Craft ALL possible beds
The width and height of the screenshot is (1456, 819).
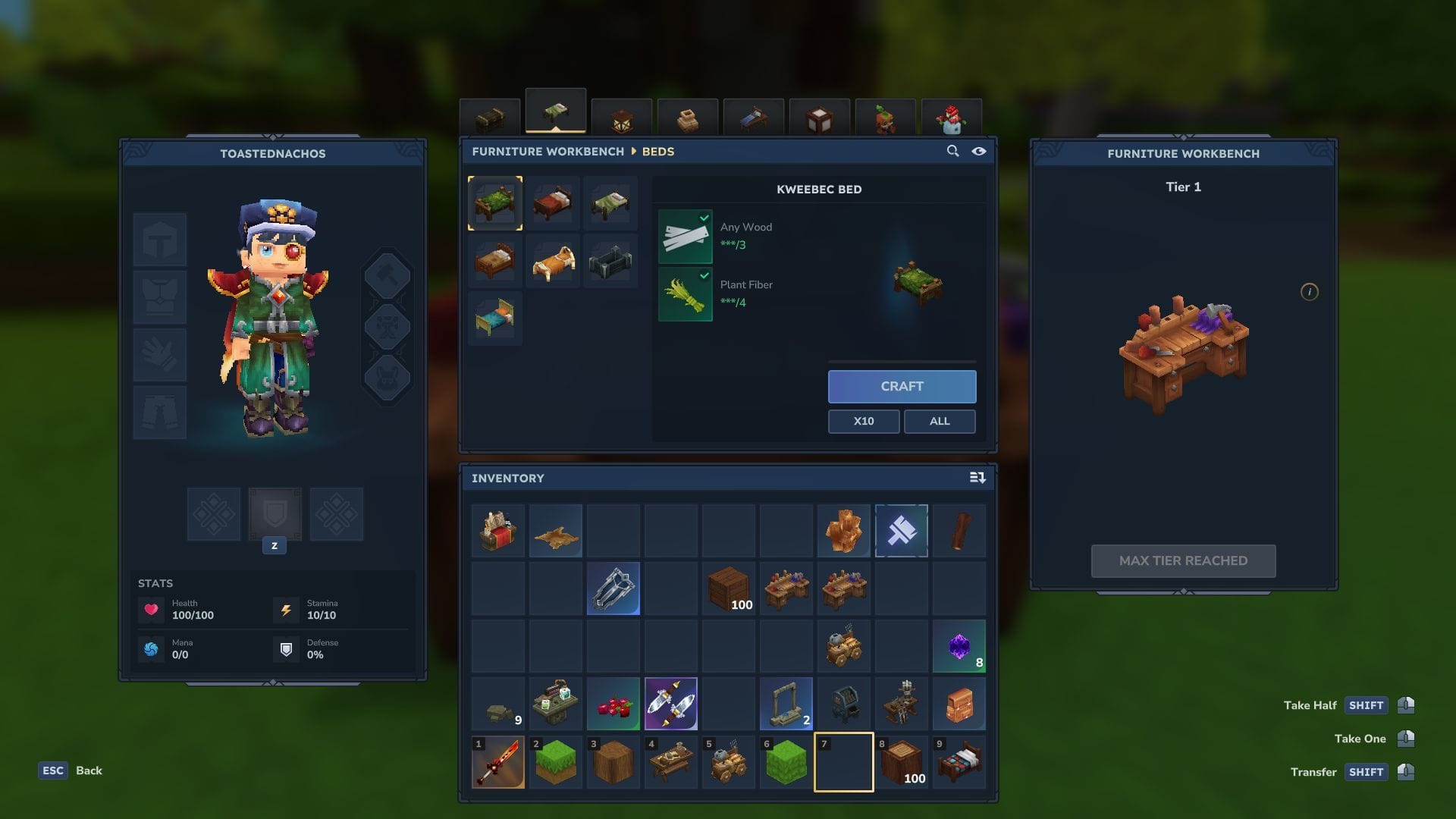pyautogui.click(x=939, y=421)
